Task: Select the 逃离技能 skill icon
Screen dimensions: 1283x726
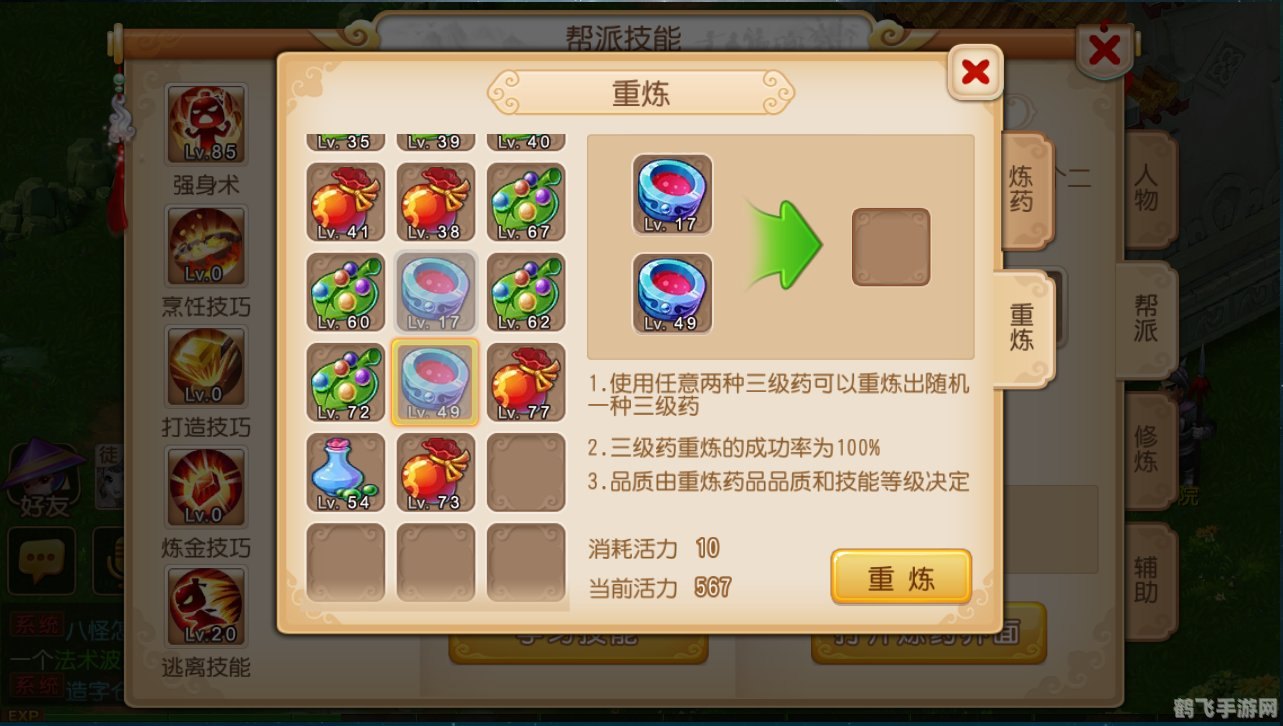Action: 205,607
